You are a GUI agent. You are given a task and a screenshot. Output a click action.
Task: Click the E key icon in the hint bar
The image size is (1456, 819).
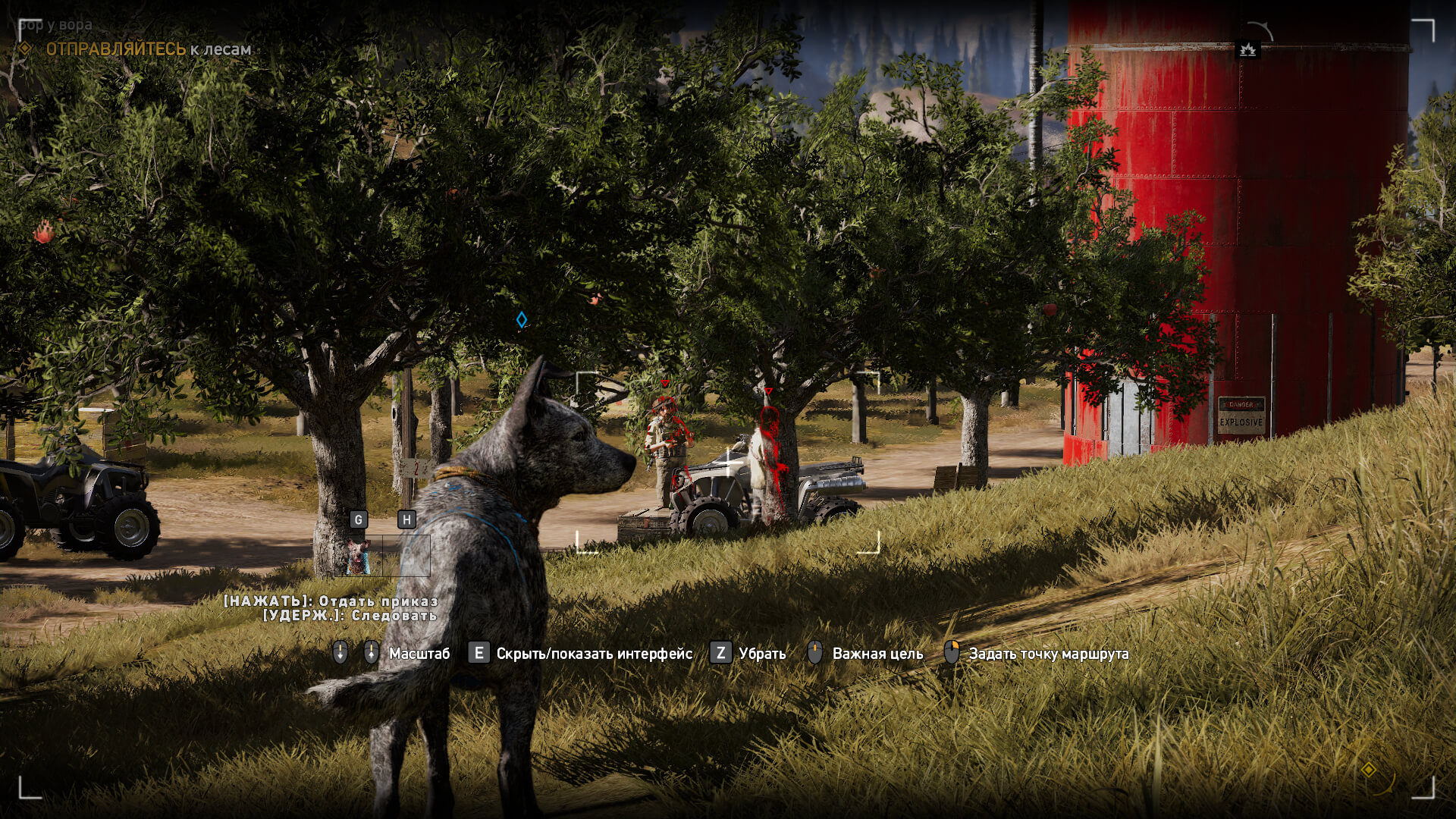[478, 651]
